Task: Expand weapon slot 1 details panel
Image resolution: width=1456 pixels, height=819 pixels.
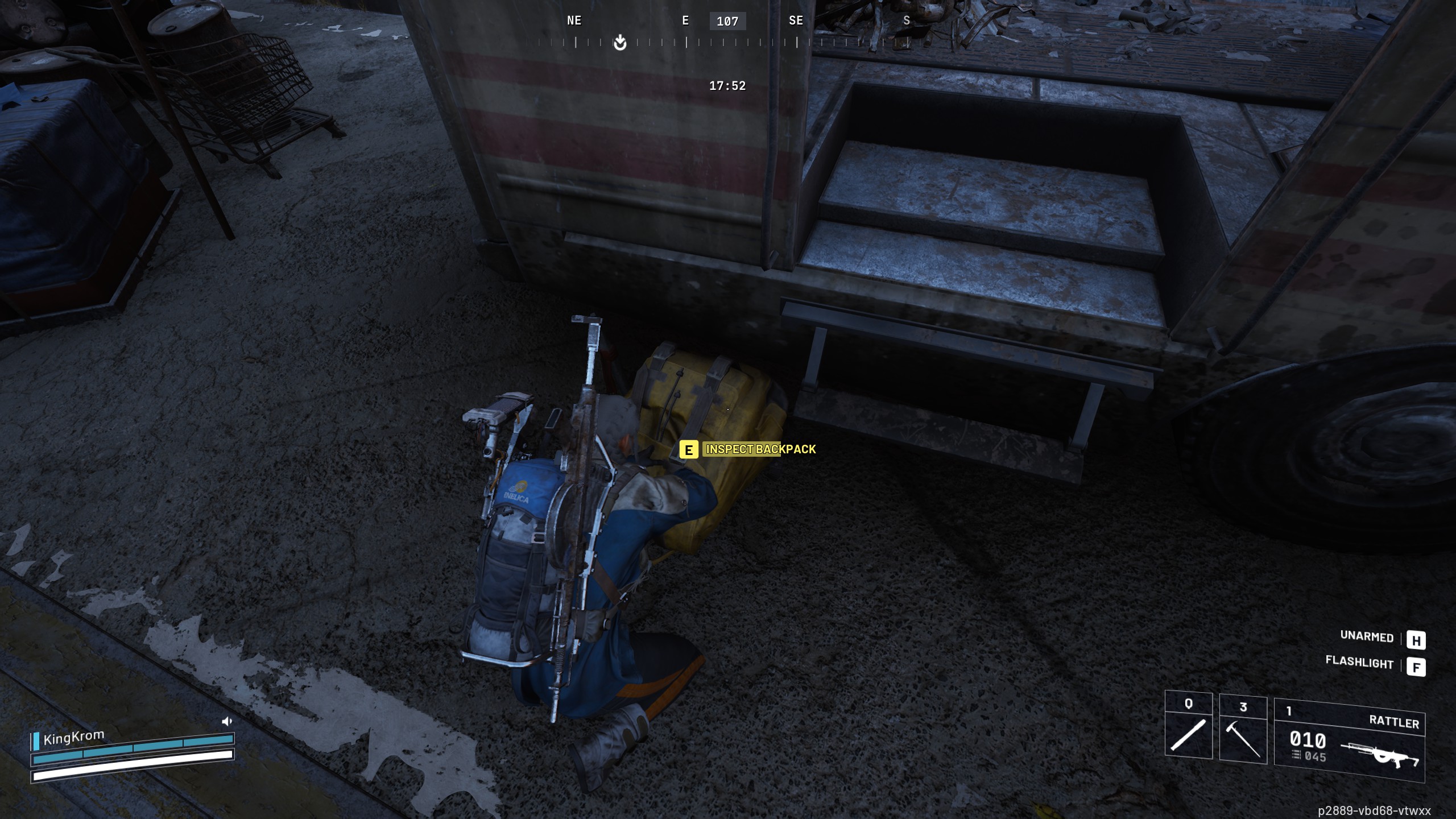Action: [1289, 710]
